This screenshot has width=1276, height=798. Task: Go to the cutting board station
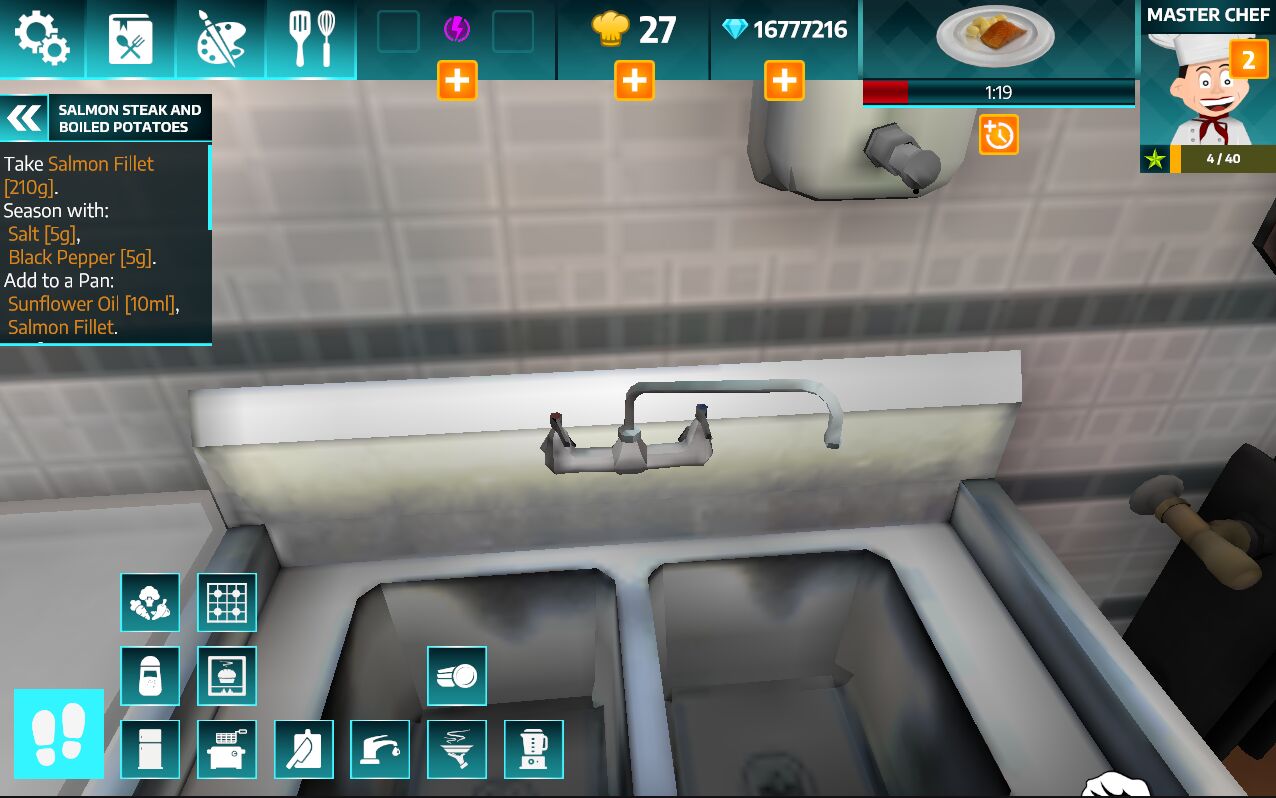click(x=304, y=749)
